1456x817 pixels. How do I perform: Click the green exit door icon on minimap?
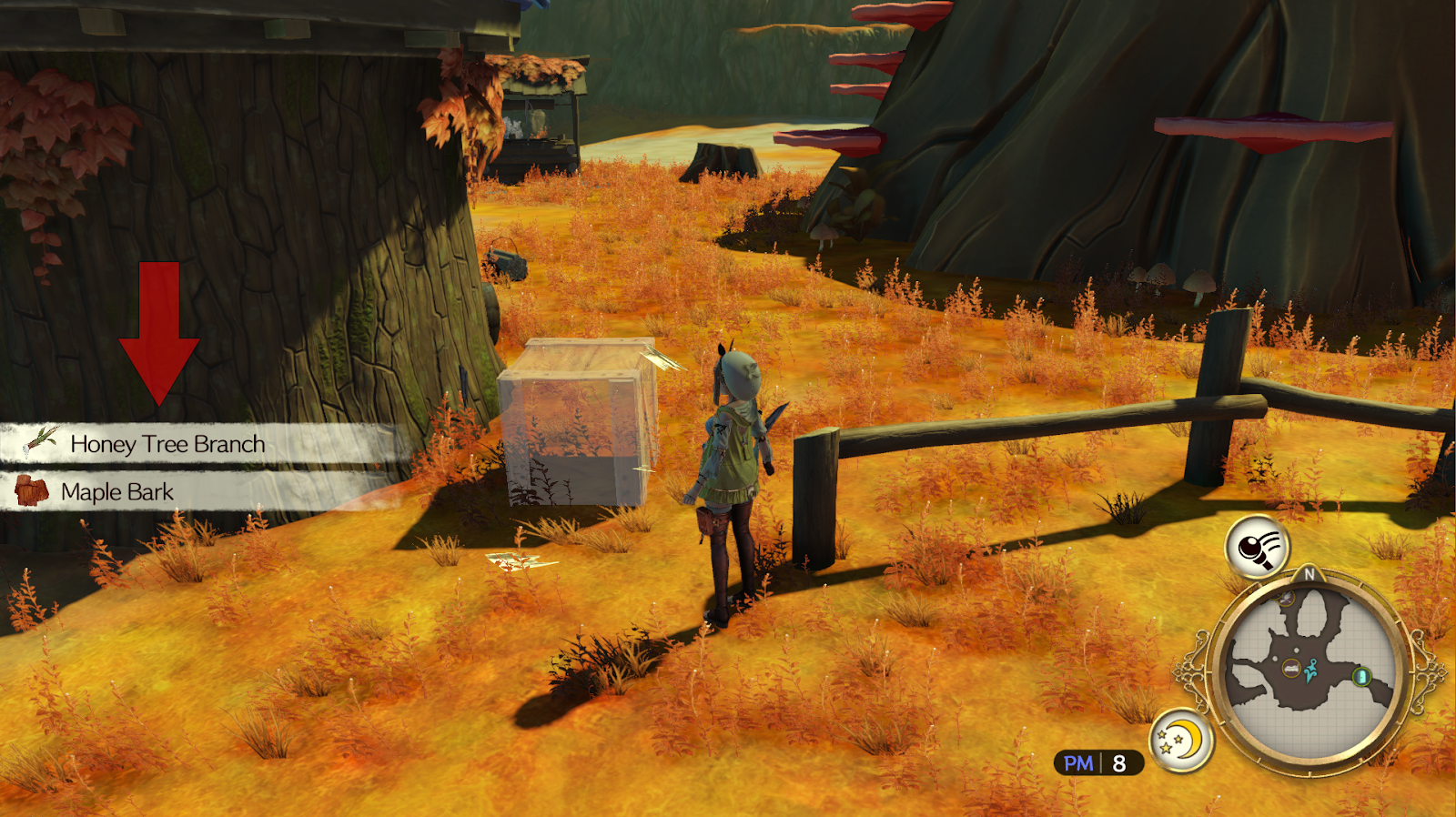click(x=1361, y=677)
